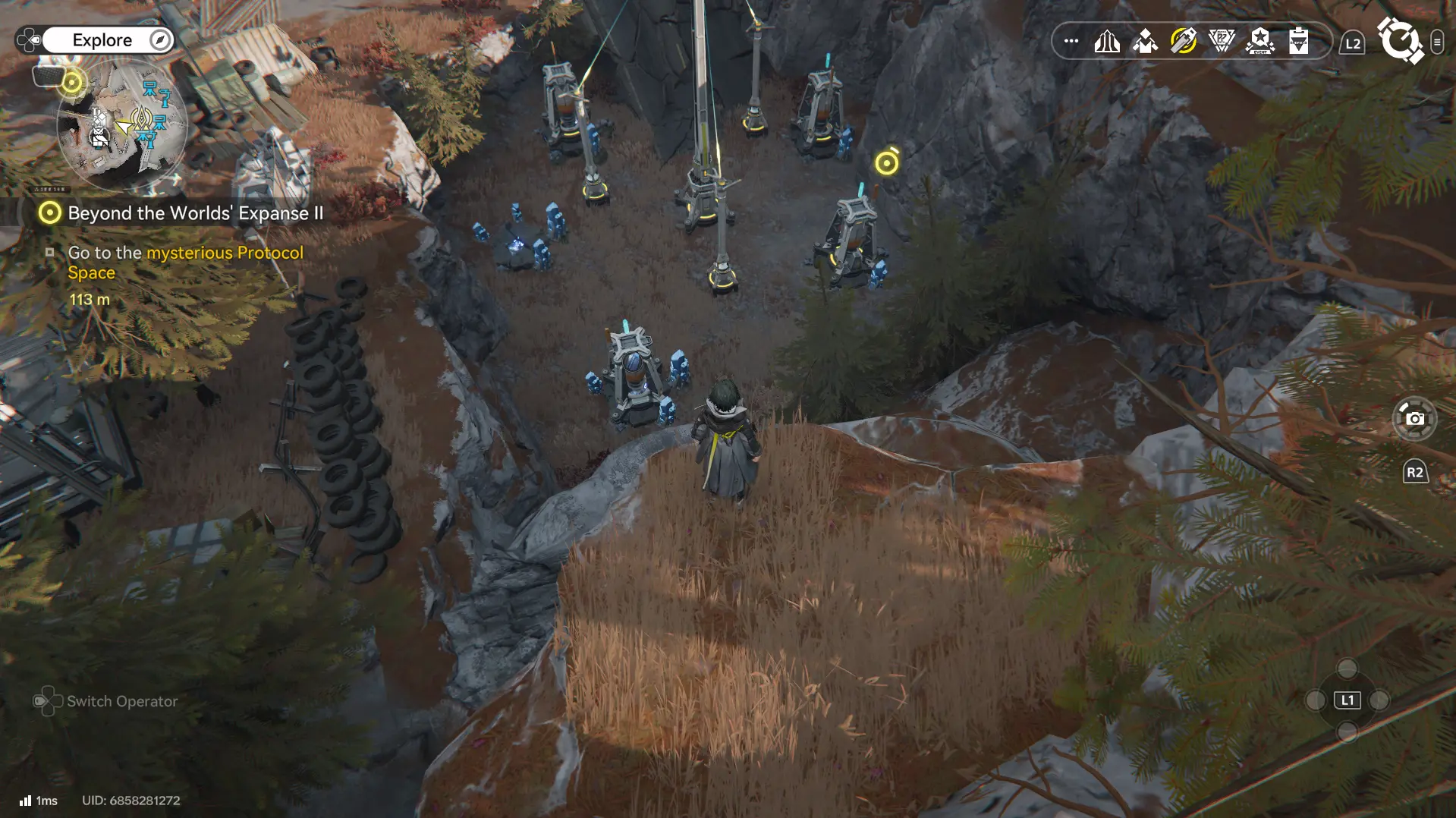1456x818 pixels.
Task: Open the Event star badge icon
Action: pos(1260,41)
